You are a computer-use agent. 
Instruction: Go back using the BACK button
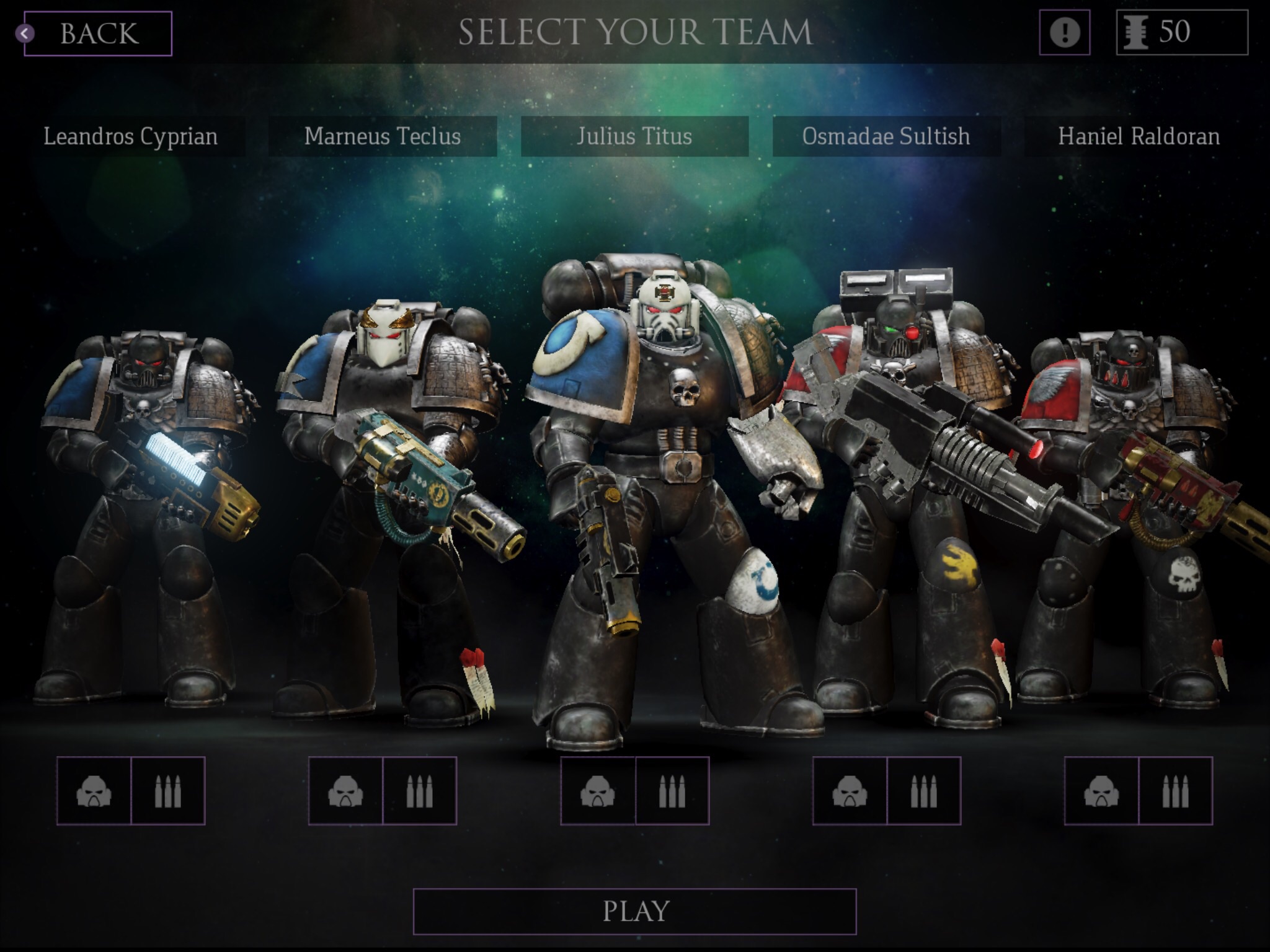click(98, 33)
